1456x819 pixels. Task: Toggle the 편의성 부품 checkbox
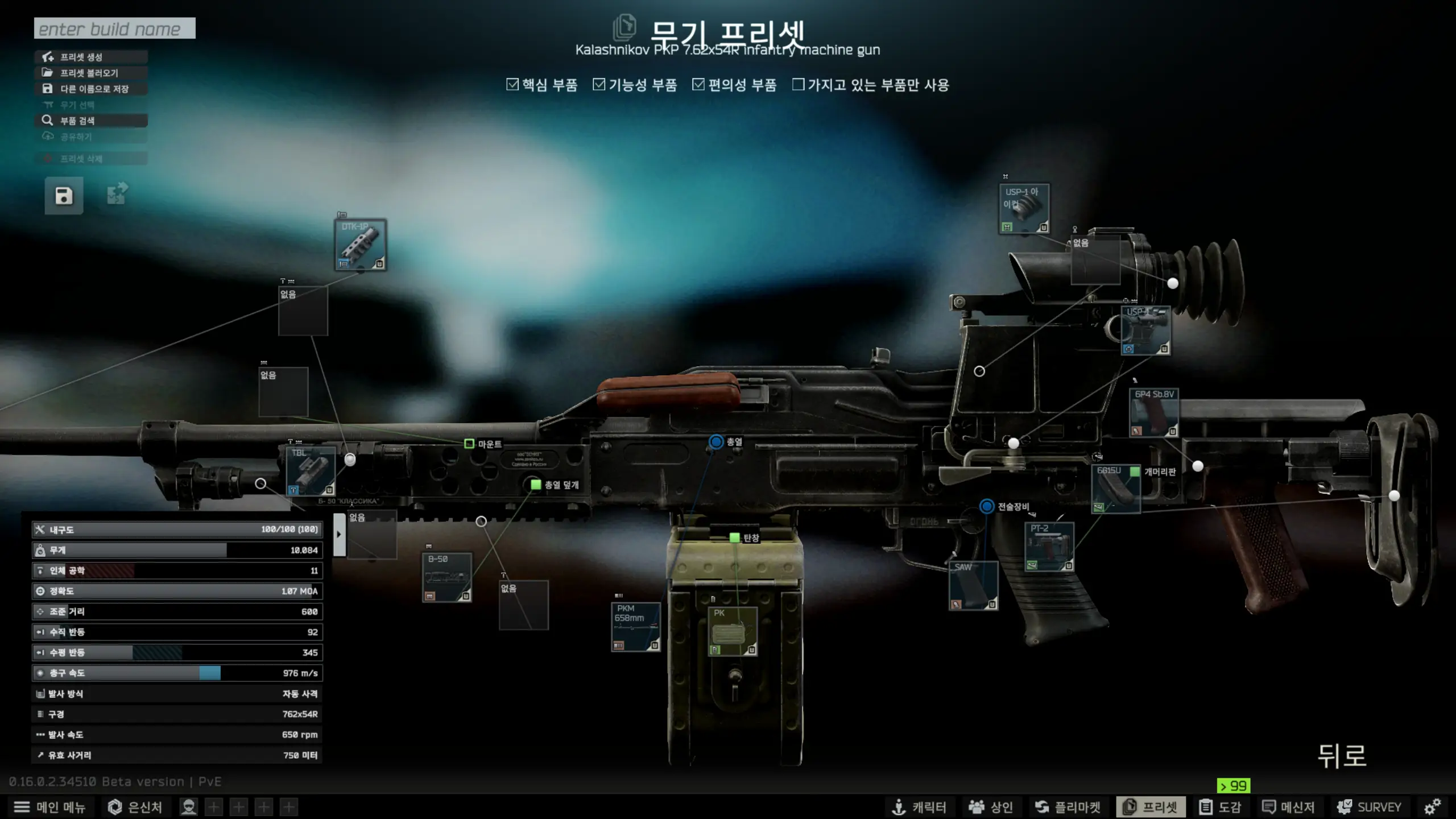pyautogui.click(x=698, y=85)
